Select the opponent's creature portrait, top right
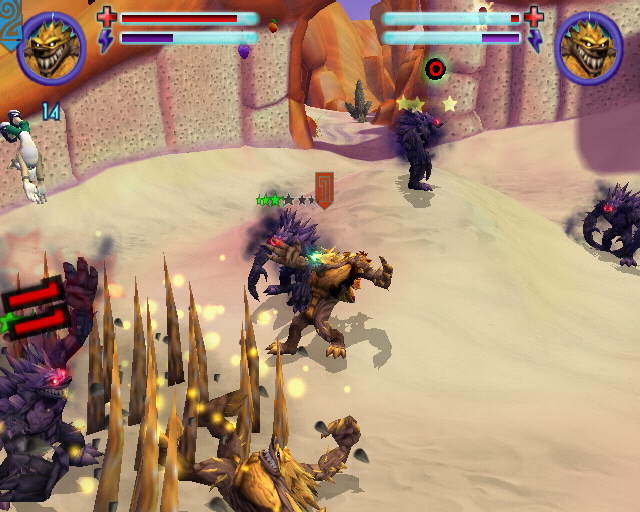This screenshot has height=512, width=640. point(589,47)
